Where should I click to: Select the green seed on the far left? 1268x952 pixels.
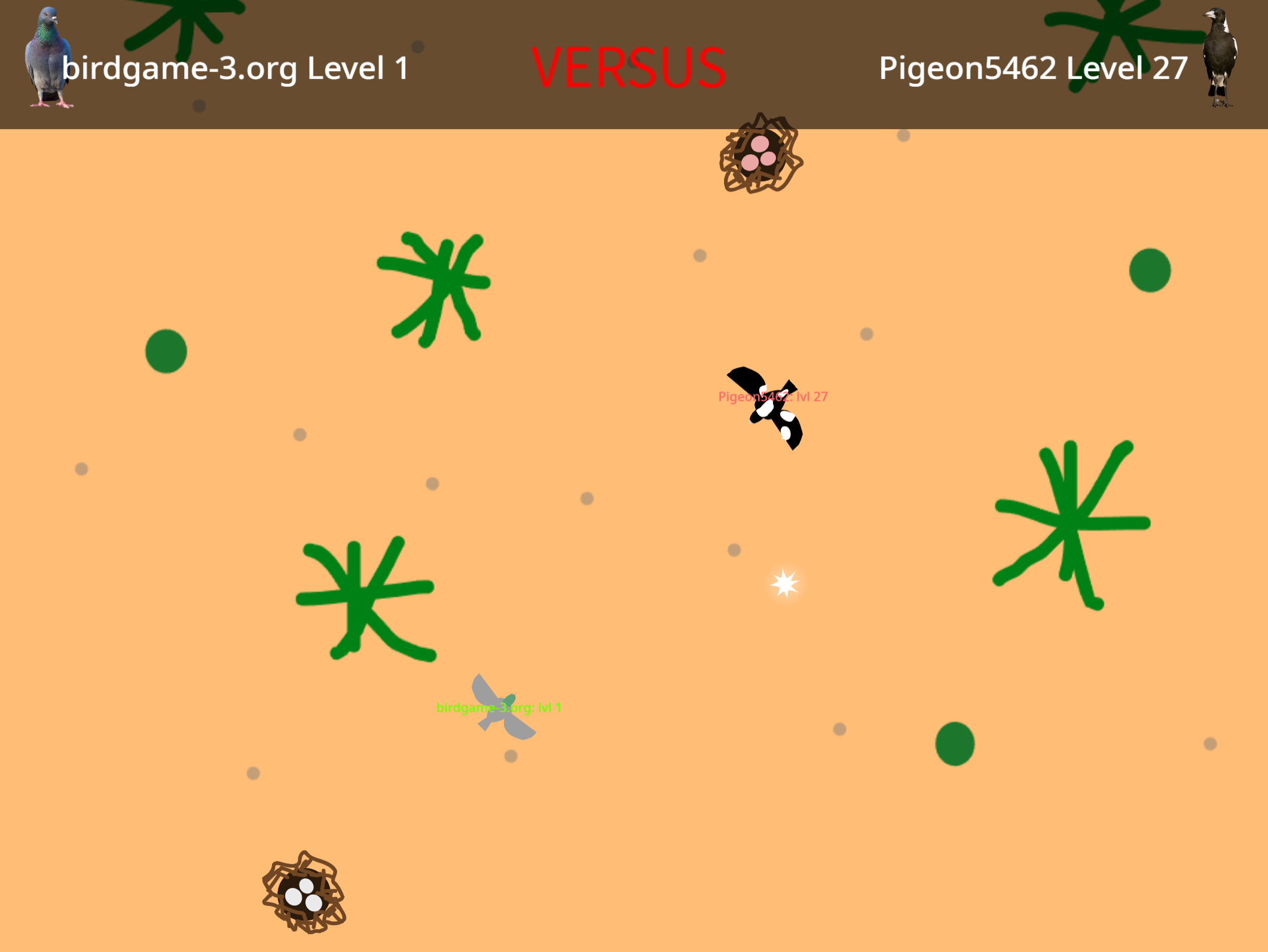pos(167,353)
